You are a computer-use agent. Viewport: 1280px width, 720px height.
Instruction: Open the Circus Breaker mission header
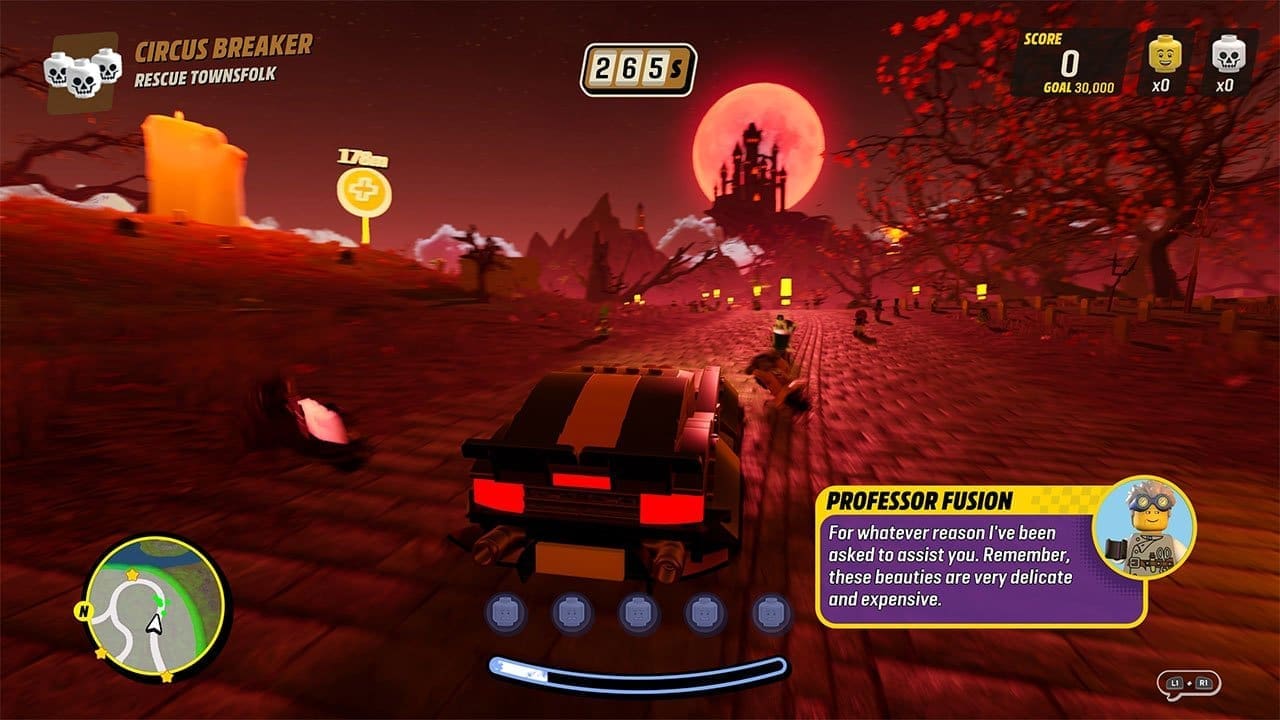(225, 48)
